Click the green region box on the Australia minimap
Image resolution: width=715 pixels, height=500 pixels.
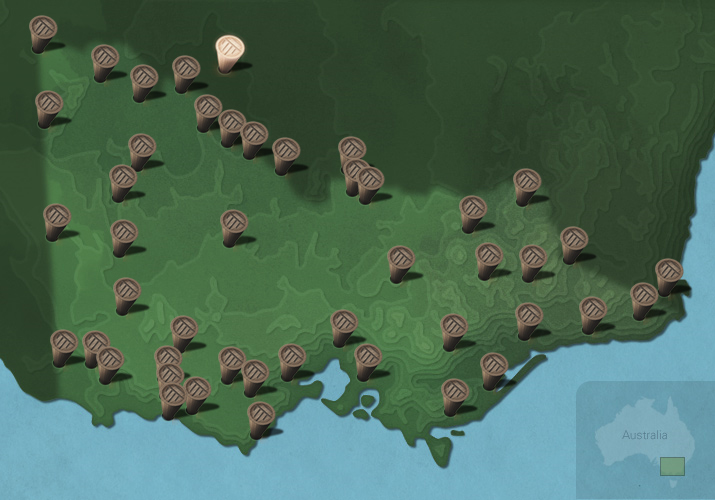point(672,466)
